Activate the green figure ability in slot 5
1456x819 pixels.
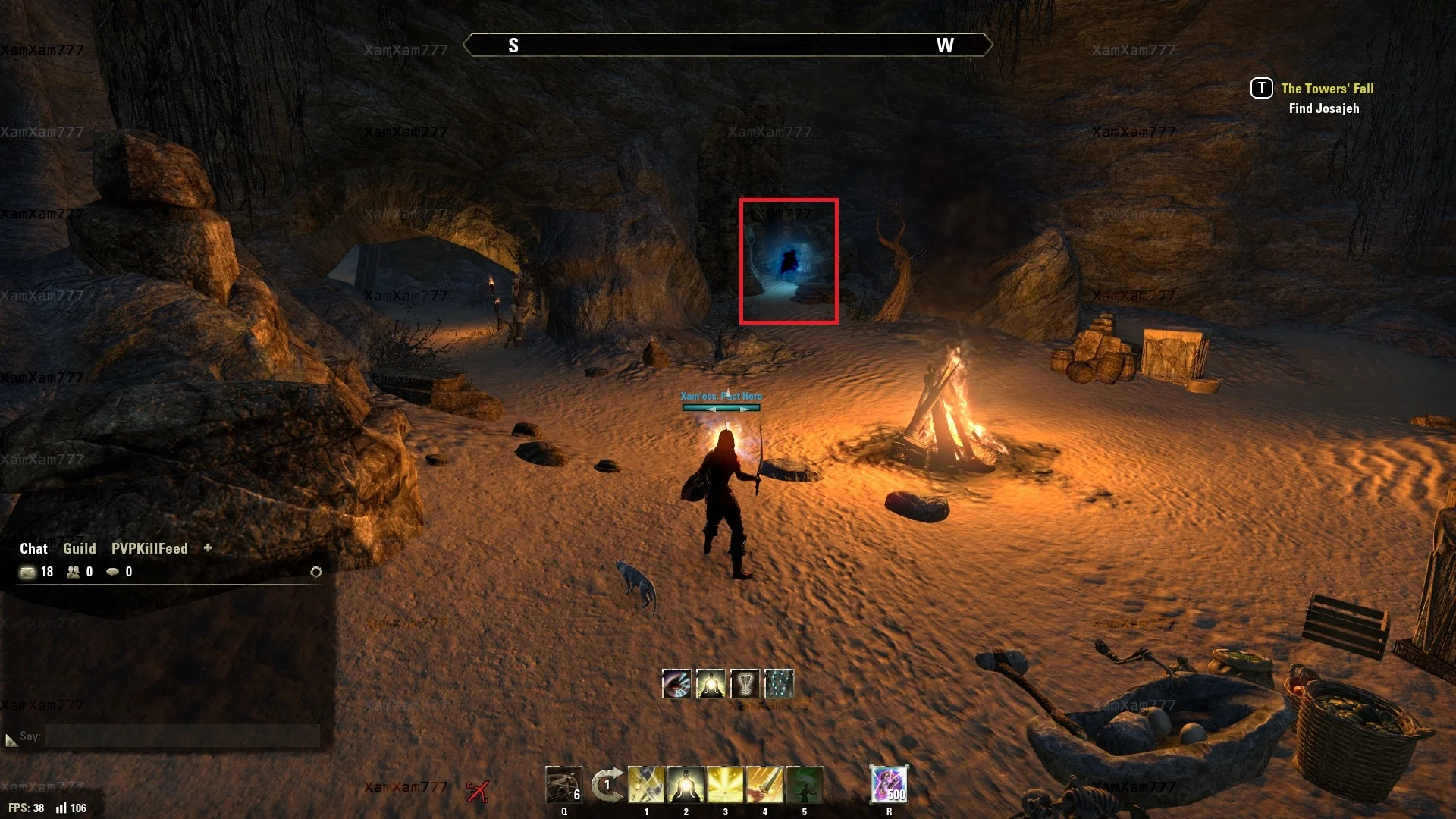804,785
